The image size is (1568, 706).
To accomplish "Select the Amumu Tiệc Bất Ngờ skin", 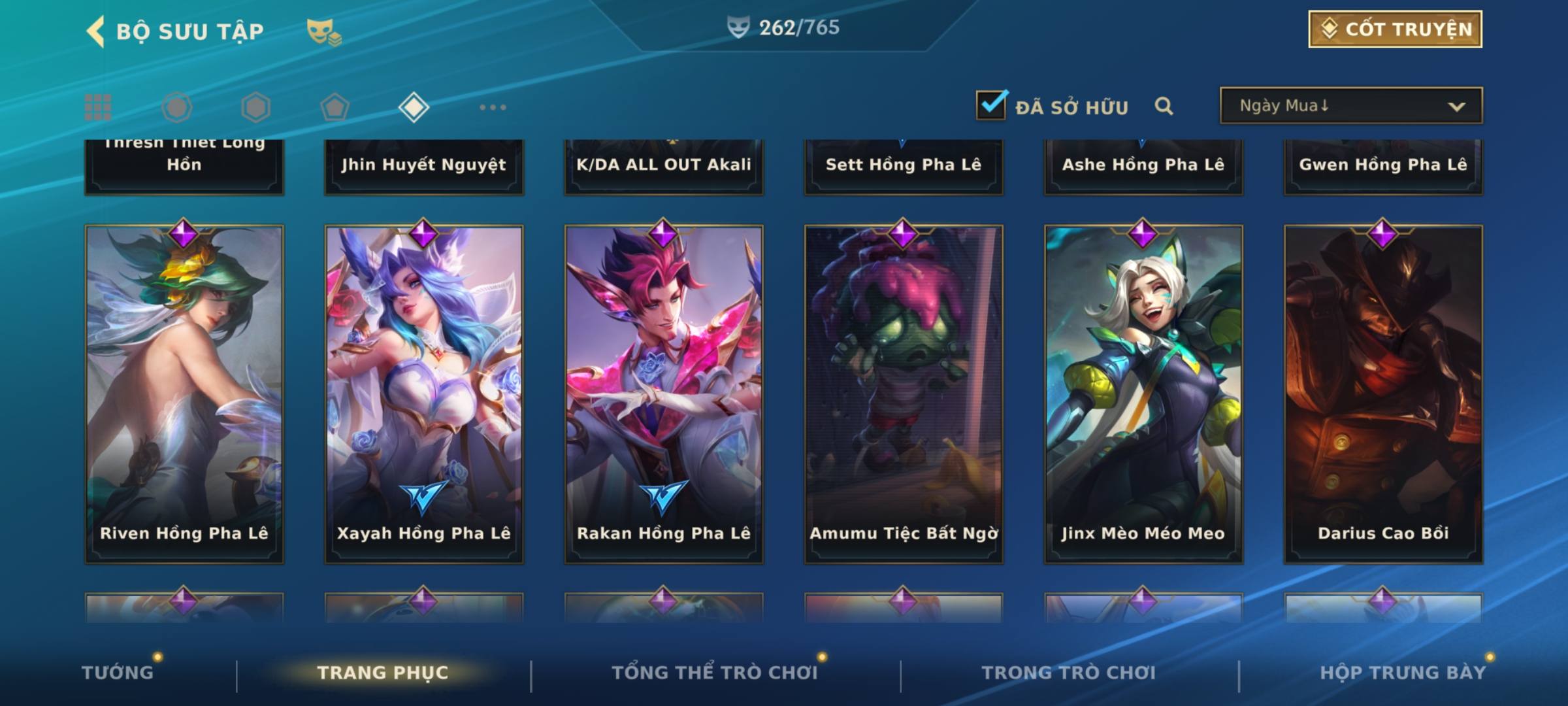I will [x=904, y=392].
